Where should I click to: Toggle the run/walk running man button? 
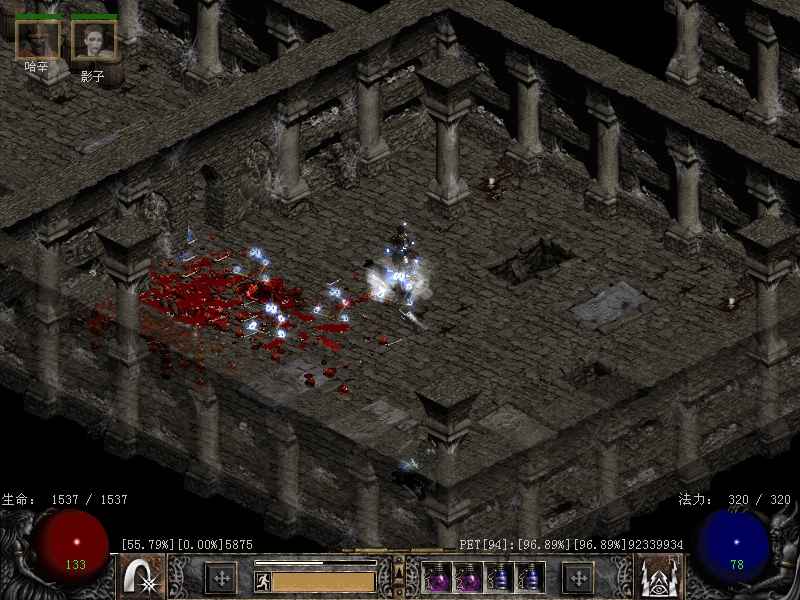(x=260, y=579)
